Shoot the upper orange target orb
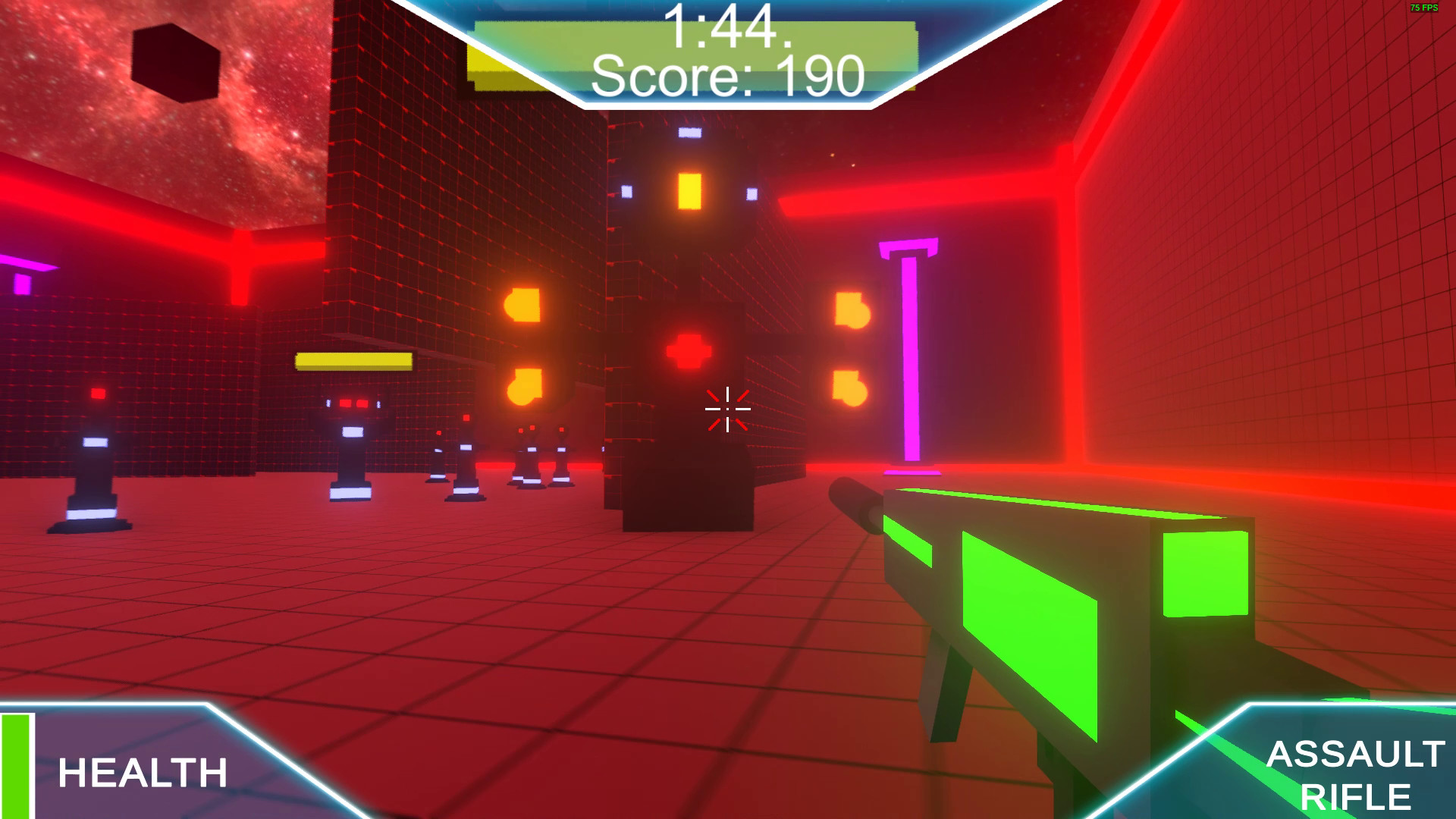 525,306
